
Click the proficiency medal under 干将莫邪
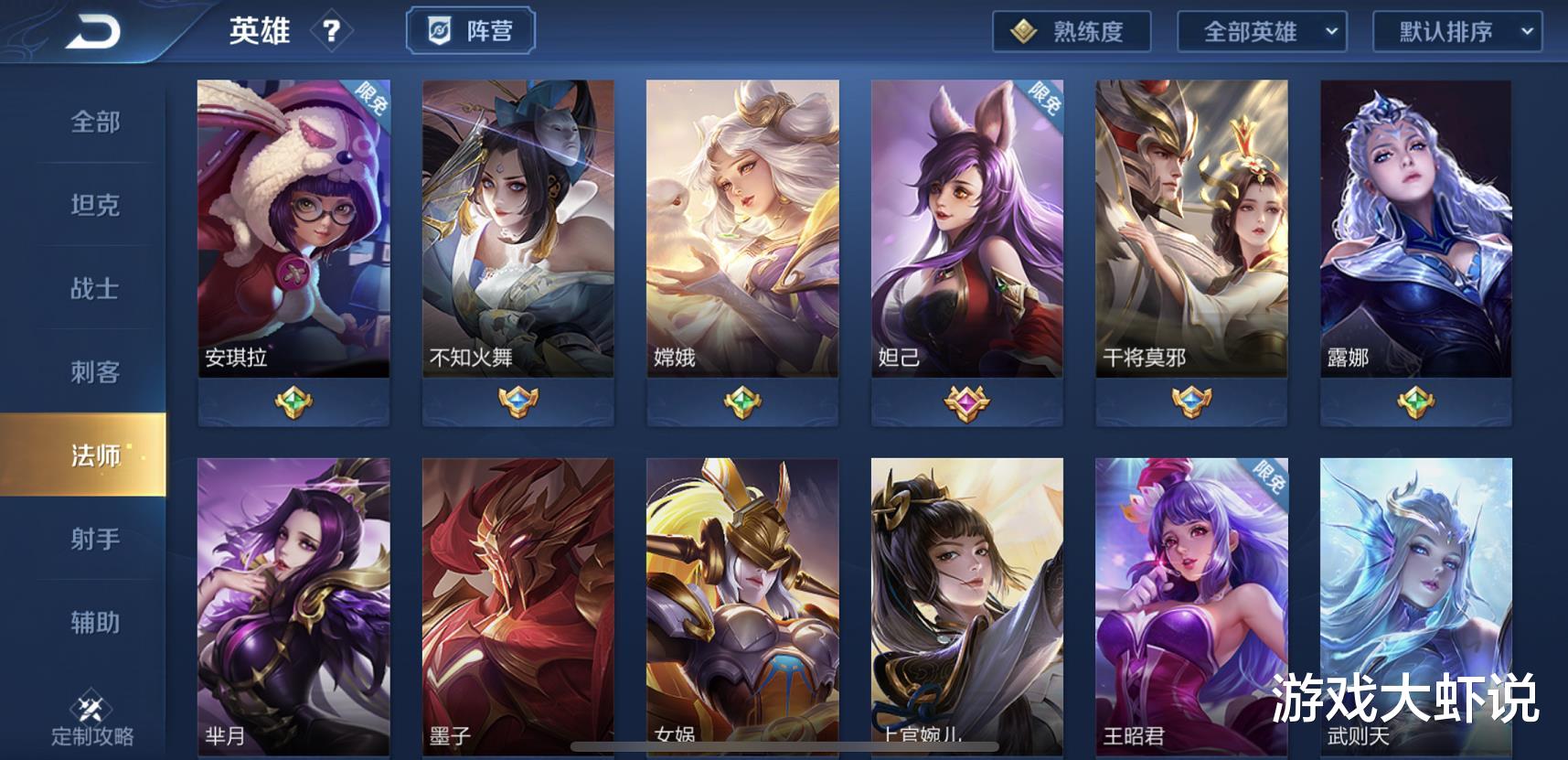[x=1190, y=400]
